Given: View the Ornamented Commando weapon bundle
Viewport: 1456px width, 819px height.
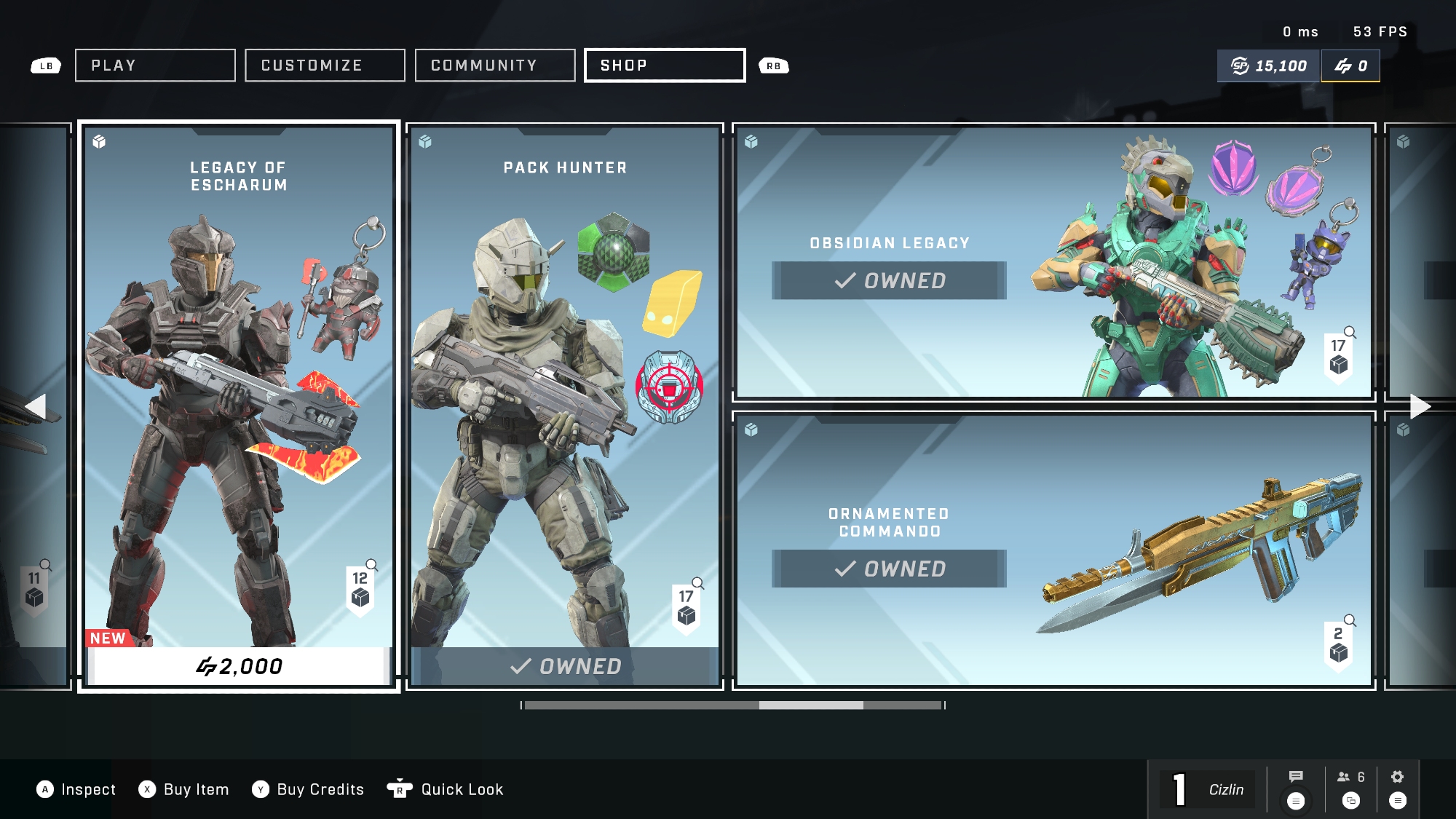Looking at the screenshot, I should pyautogui.click(x=1053, y=550).
